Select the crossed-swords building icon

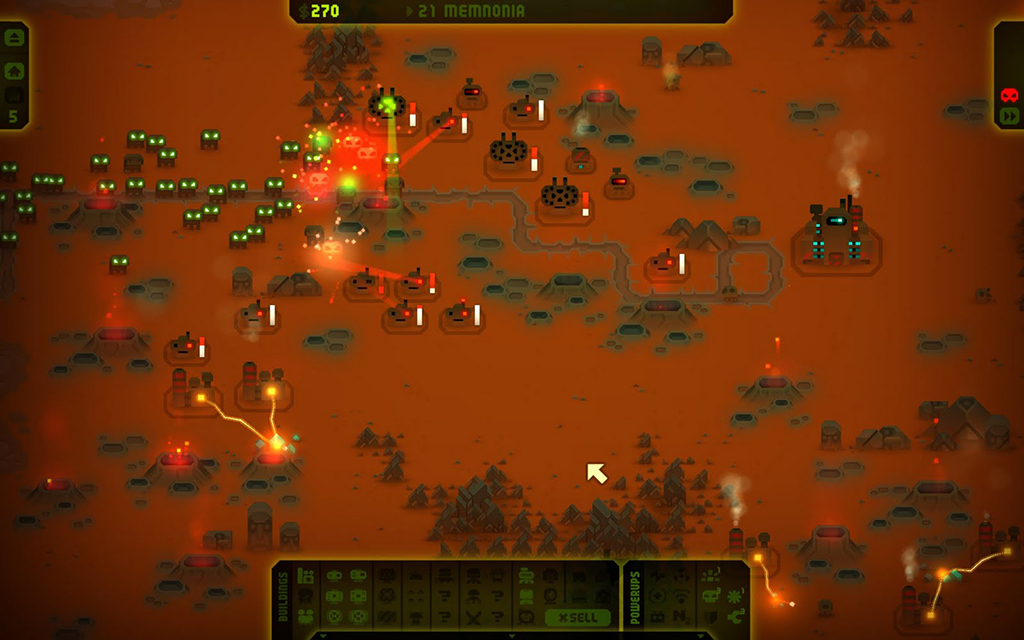click(473, 617)
